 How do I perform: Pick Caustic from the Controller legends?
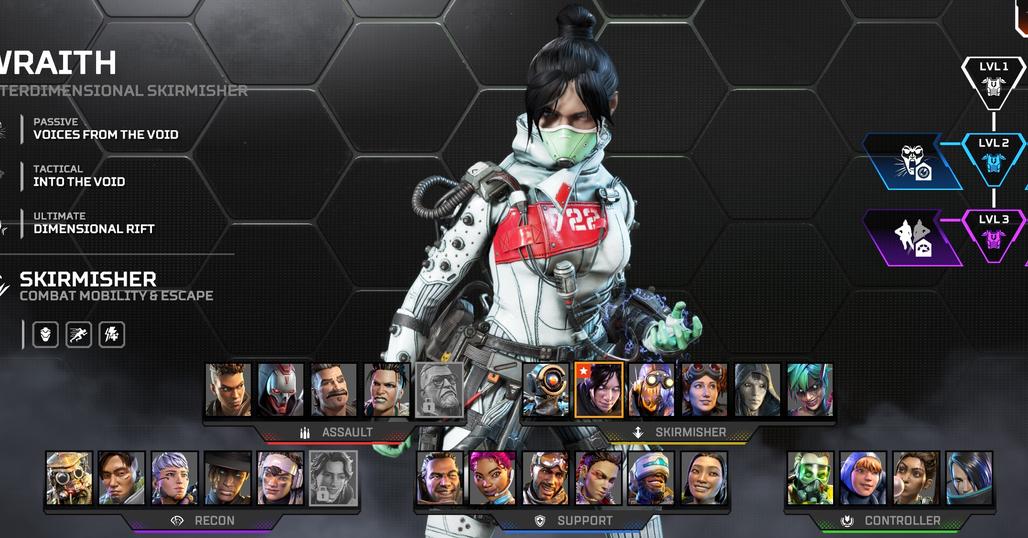[810, 478]
